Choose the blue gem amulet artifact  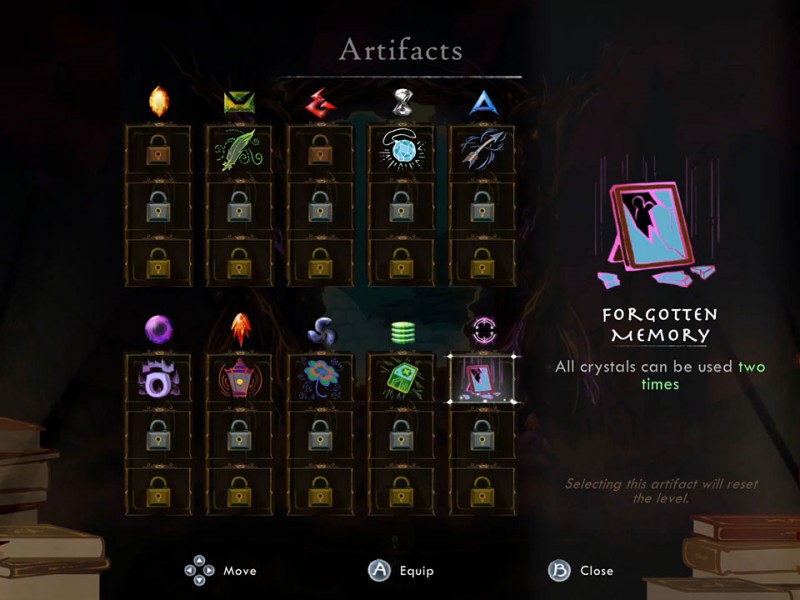click(x=401, y=150)
